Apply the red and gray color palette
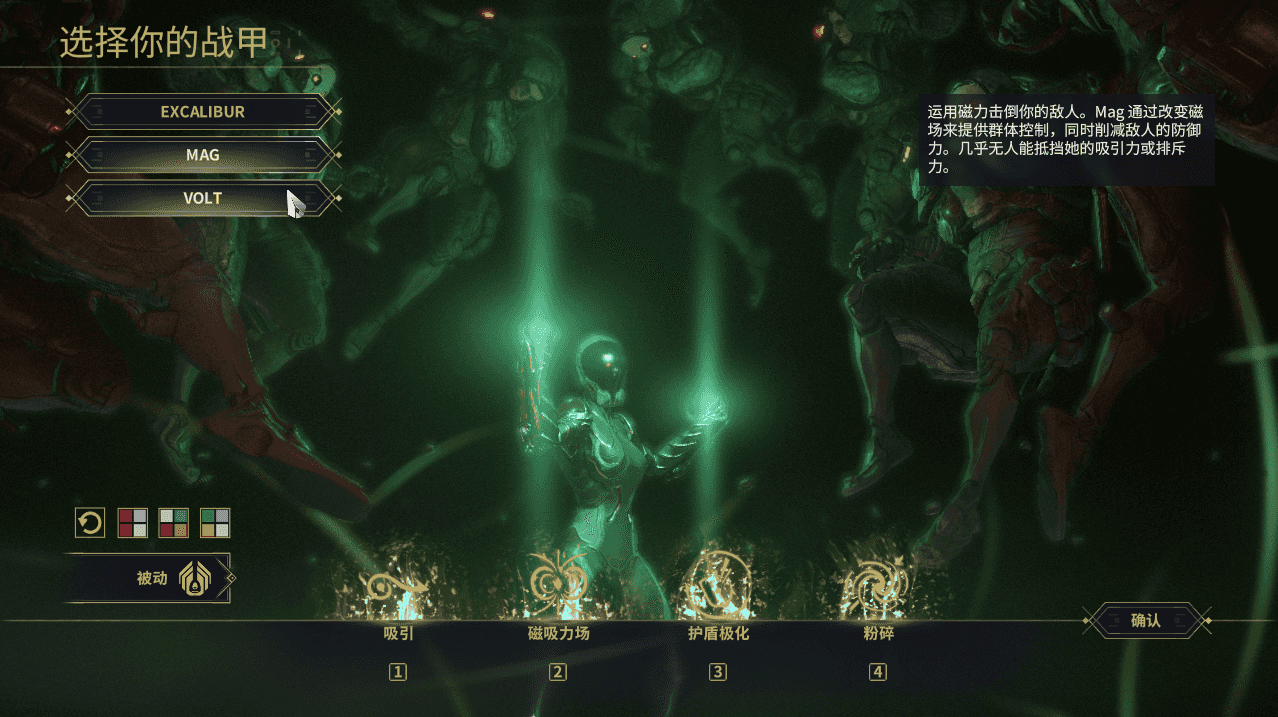This screenshot has width=1278, height=717. [133, 522]
